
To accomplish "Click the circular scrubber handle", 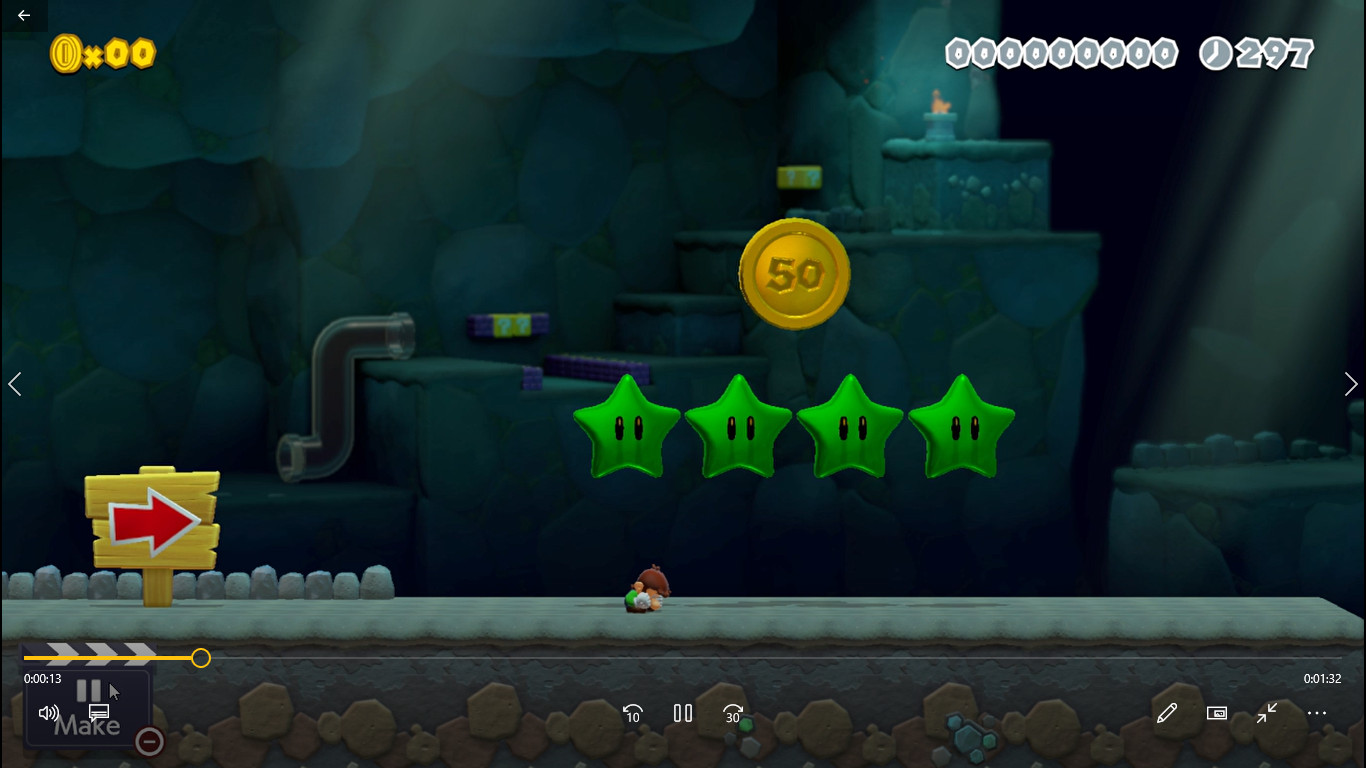I will pos(200,658).
